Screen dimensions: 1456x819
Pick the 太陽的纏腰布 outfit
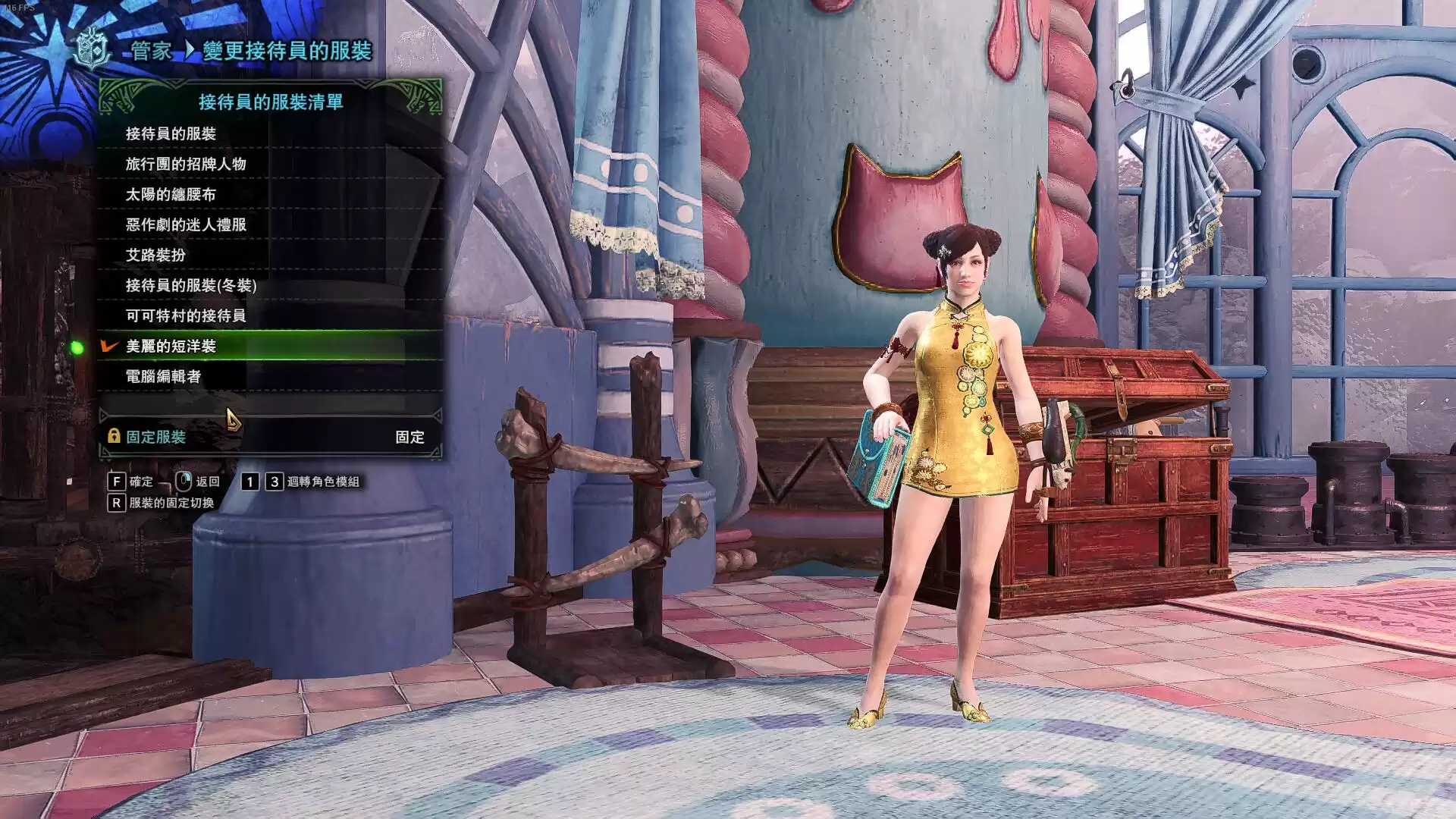(171, 194)
